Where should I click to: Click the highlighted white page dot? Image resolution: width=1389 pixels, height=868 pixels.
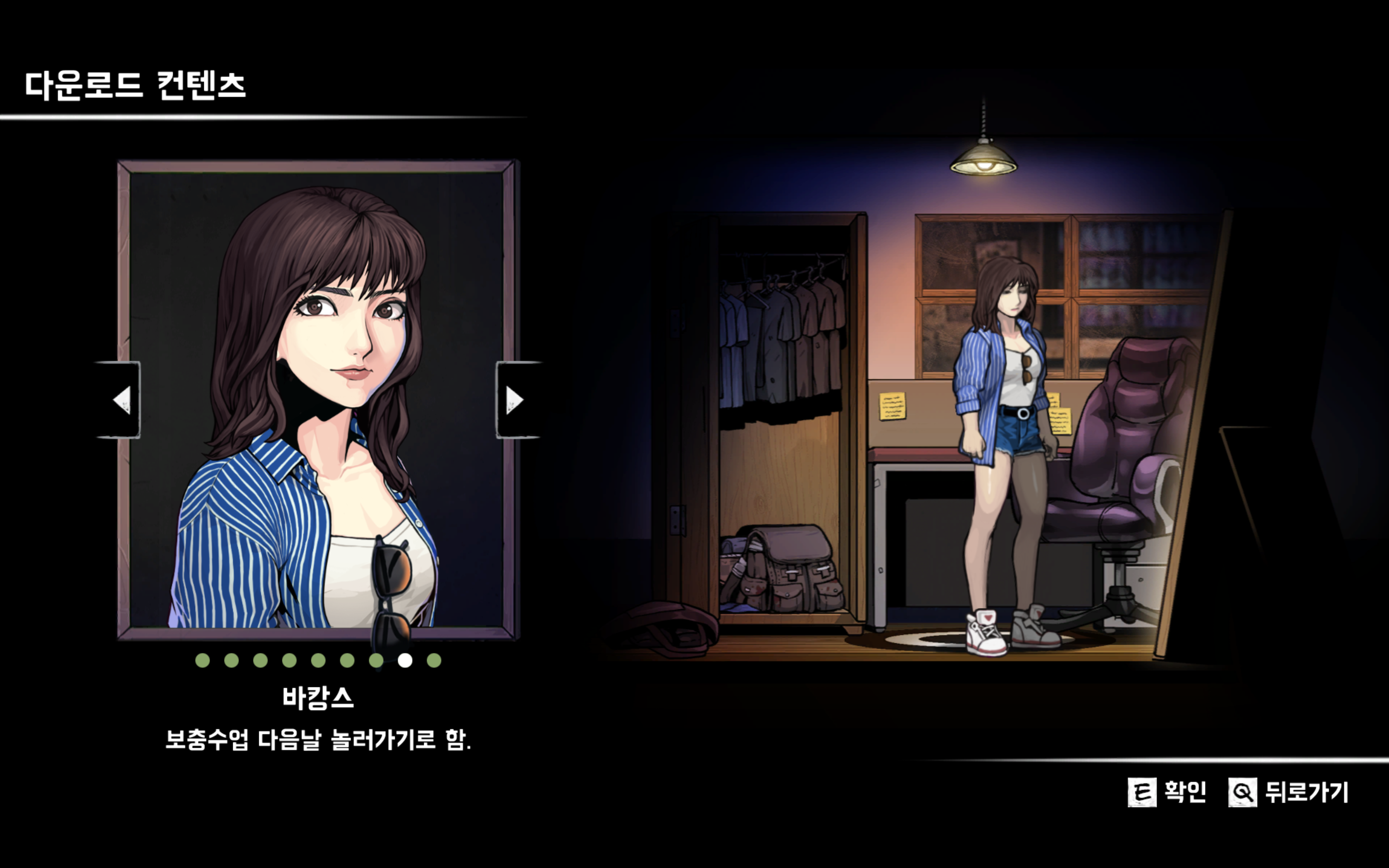tap(405, 660)
